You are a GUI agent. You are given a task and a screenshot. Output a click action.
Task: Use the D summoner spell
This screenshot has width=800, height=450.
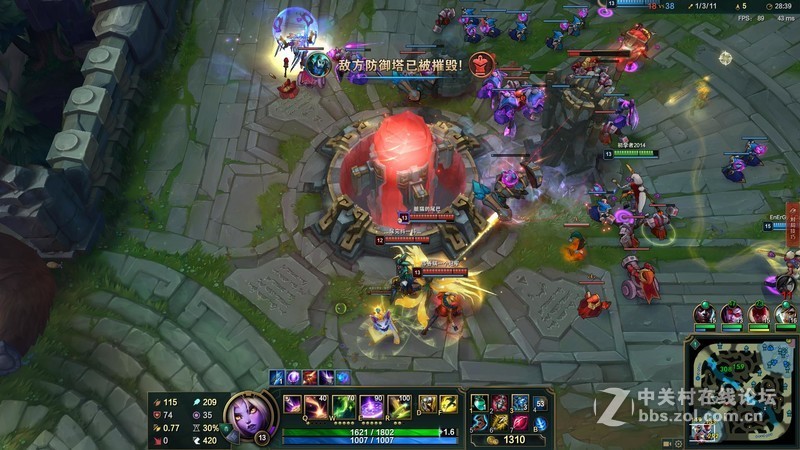tap(426, 404)
